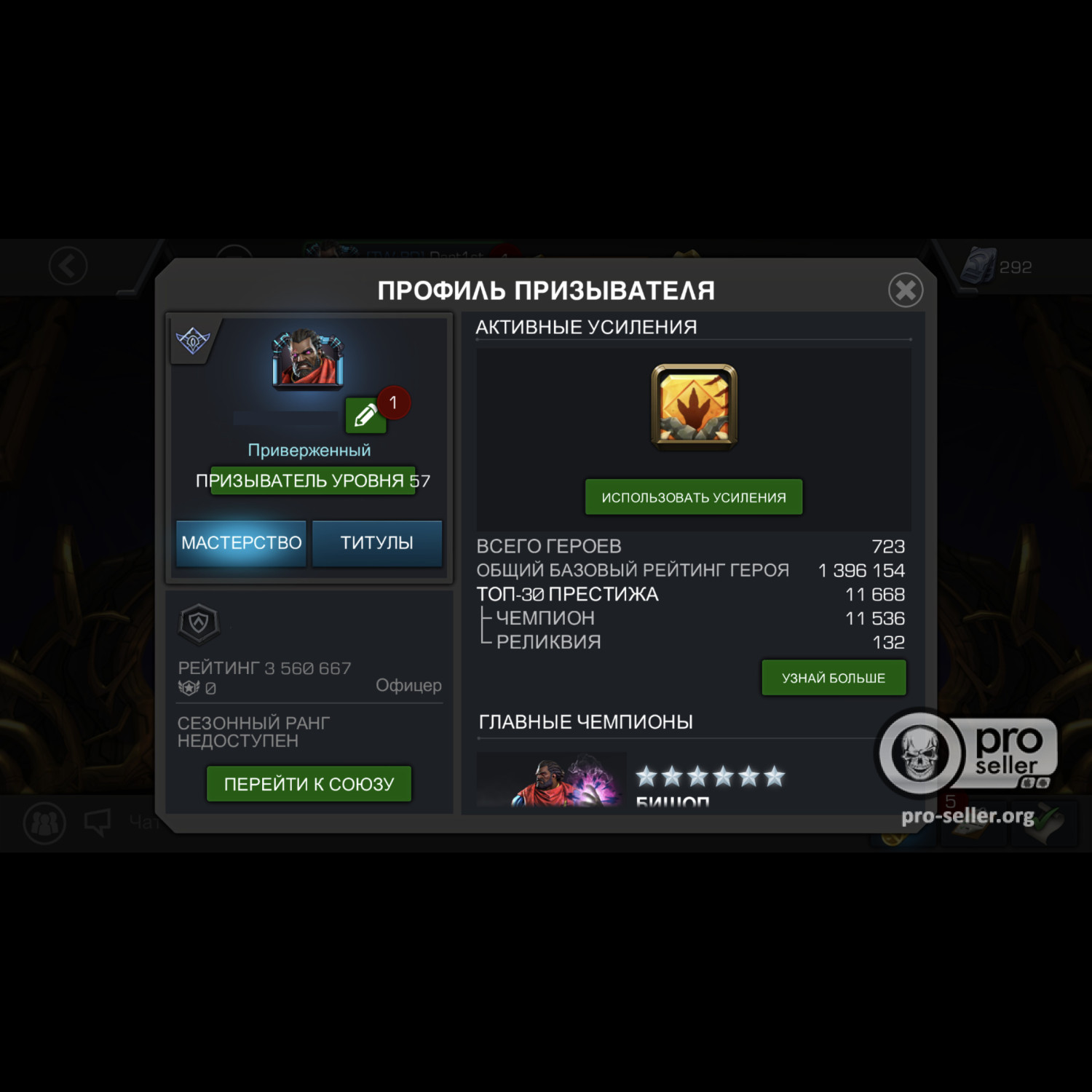This screenshot has width=1092, height=1092.
Task: Click the back arrow navigation icon
Action: [x=67, y=265]
